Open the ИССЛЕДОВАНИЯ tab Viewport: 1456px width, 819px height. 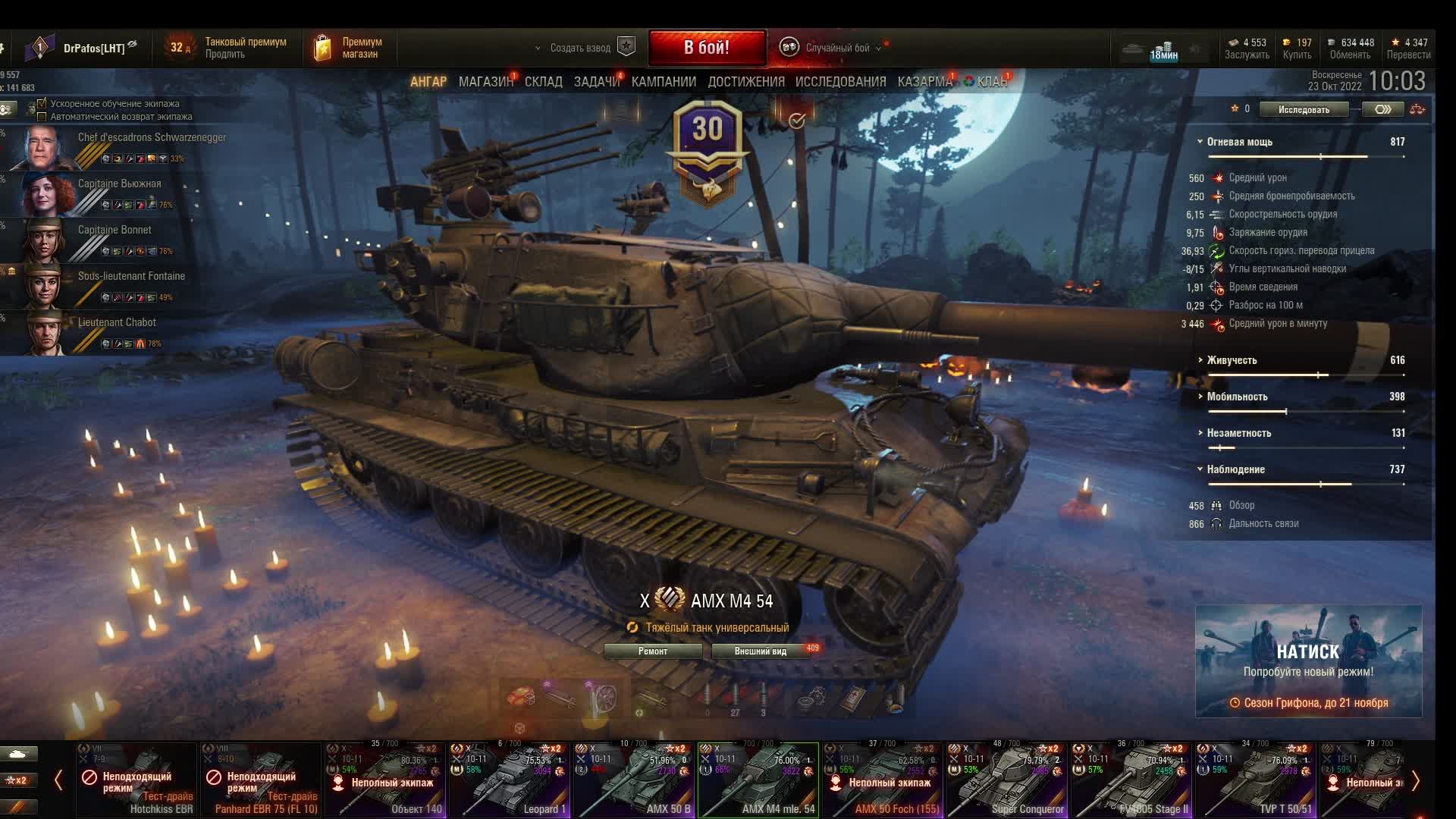pos(840,82)
